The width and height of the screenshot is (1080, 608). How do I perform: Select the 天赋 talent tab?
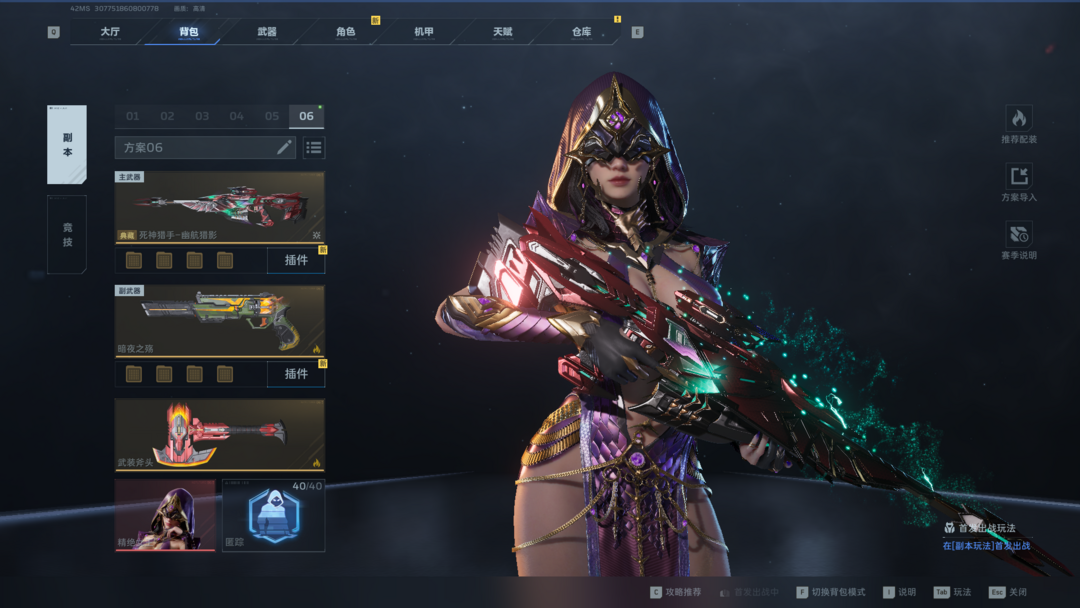coord(502,32)
